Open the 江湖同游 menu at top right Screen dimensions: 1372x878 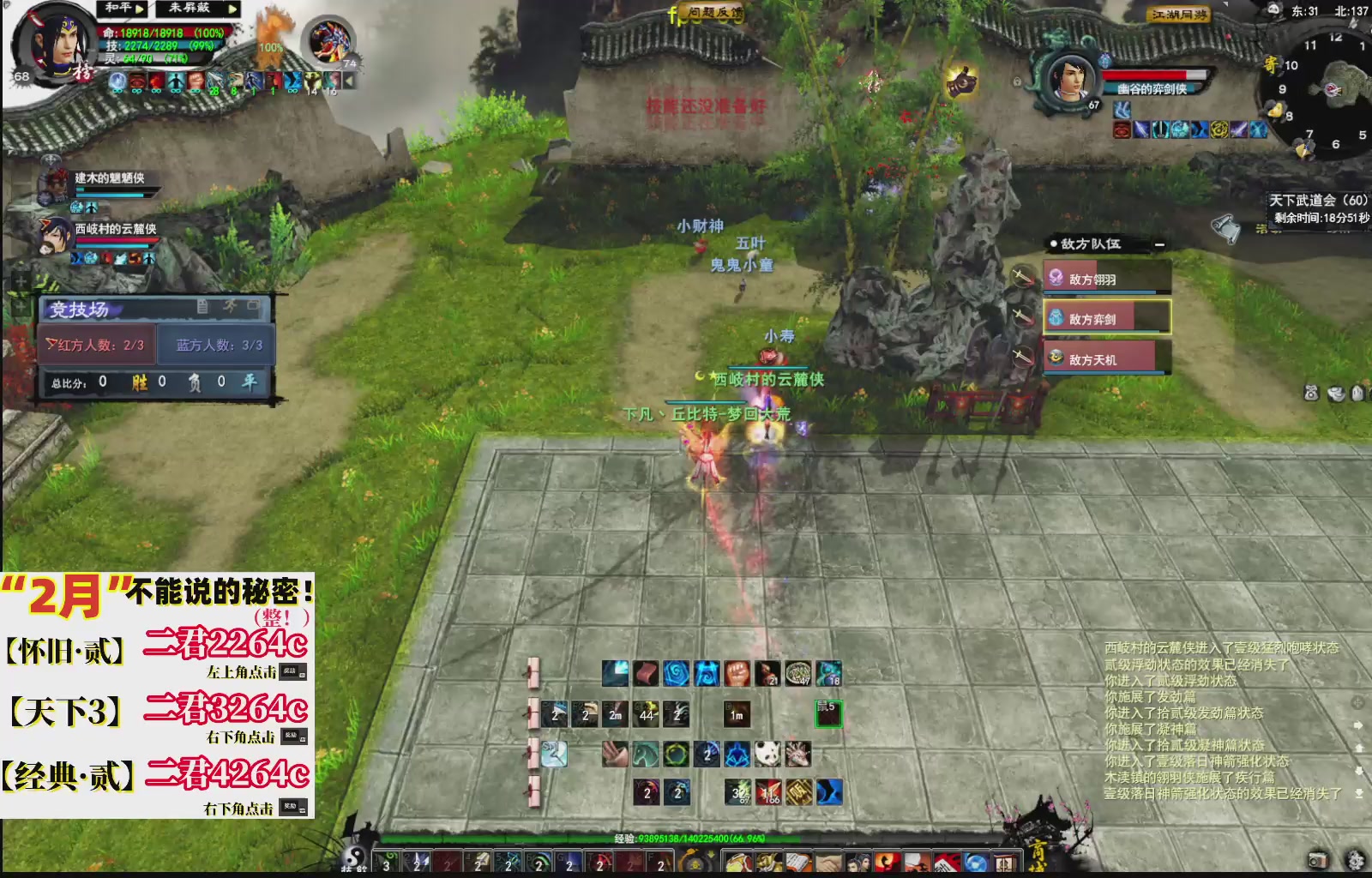(1178, 13)
